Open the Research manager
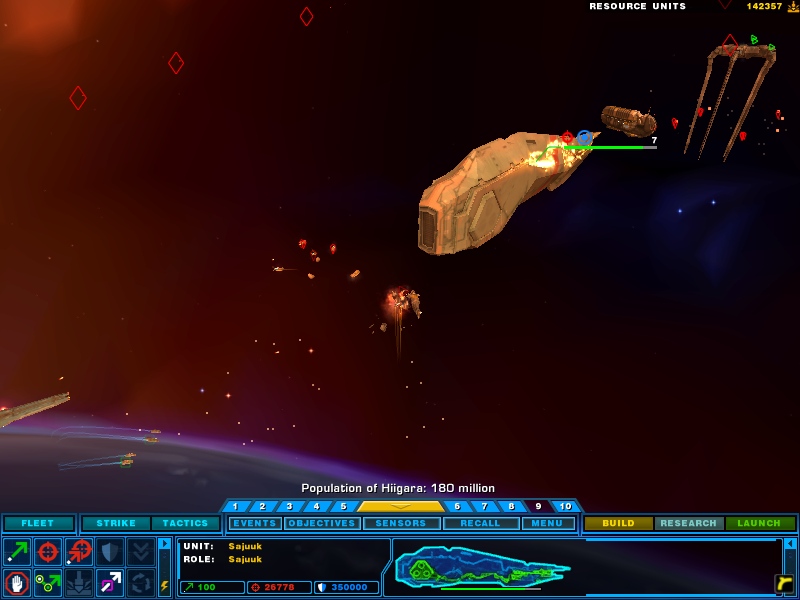 pos(689,523)
